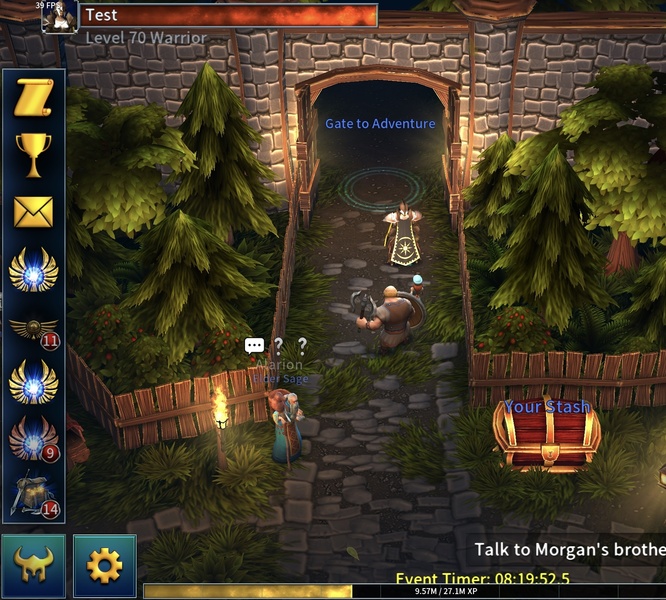Open the horned helmet character menu
This screenshot has height=600, width=666.
pyautogui.click(x=33, y=566)
